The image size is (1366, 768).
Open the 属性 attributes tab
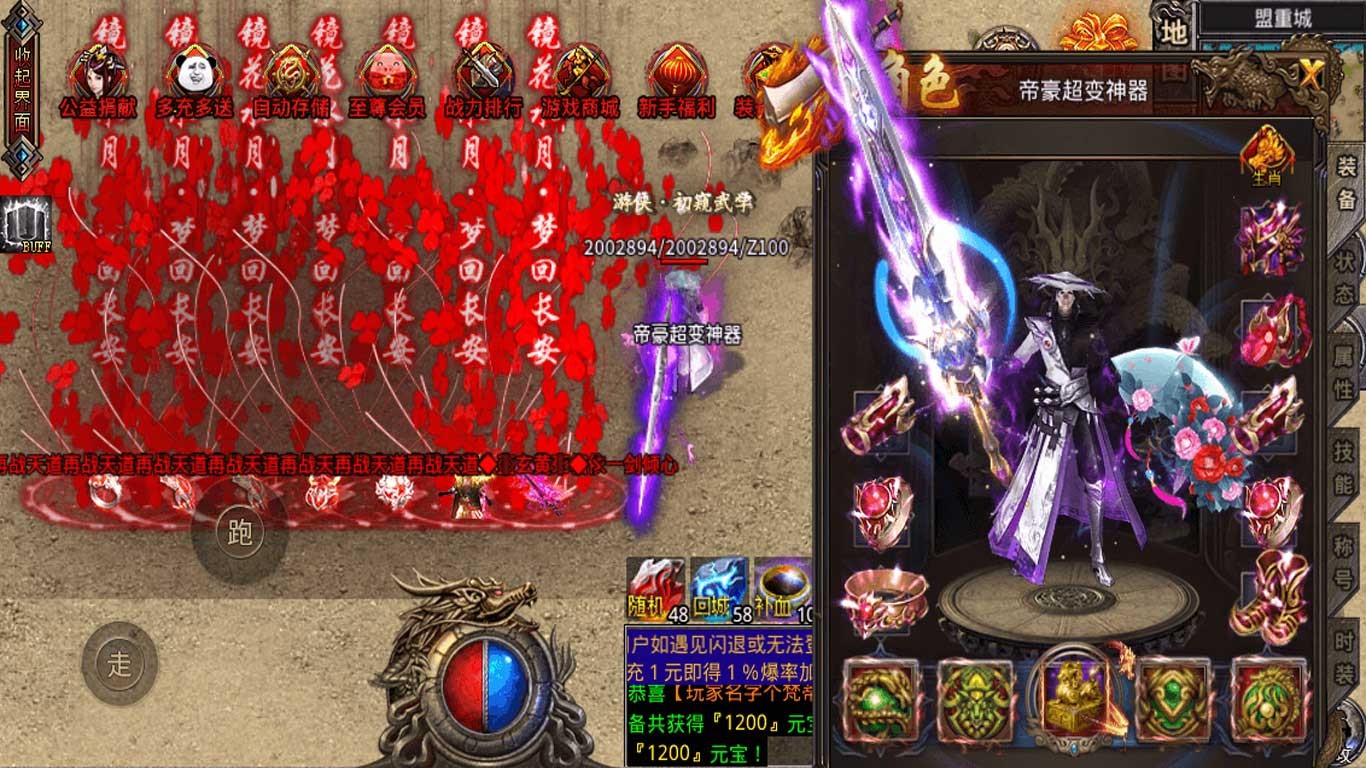tap(1345, 370)
